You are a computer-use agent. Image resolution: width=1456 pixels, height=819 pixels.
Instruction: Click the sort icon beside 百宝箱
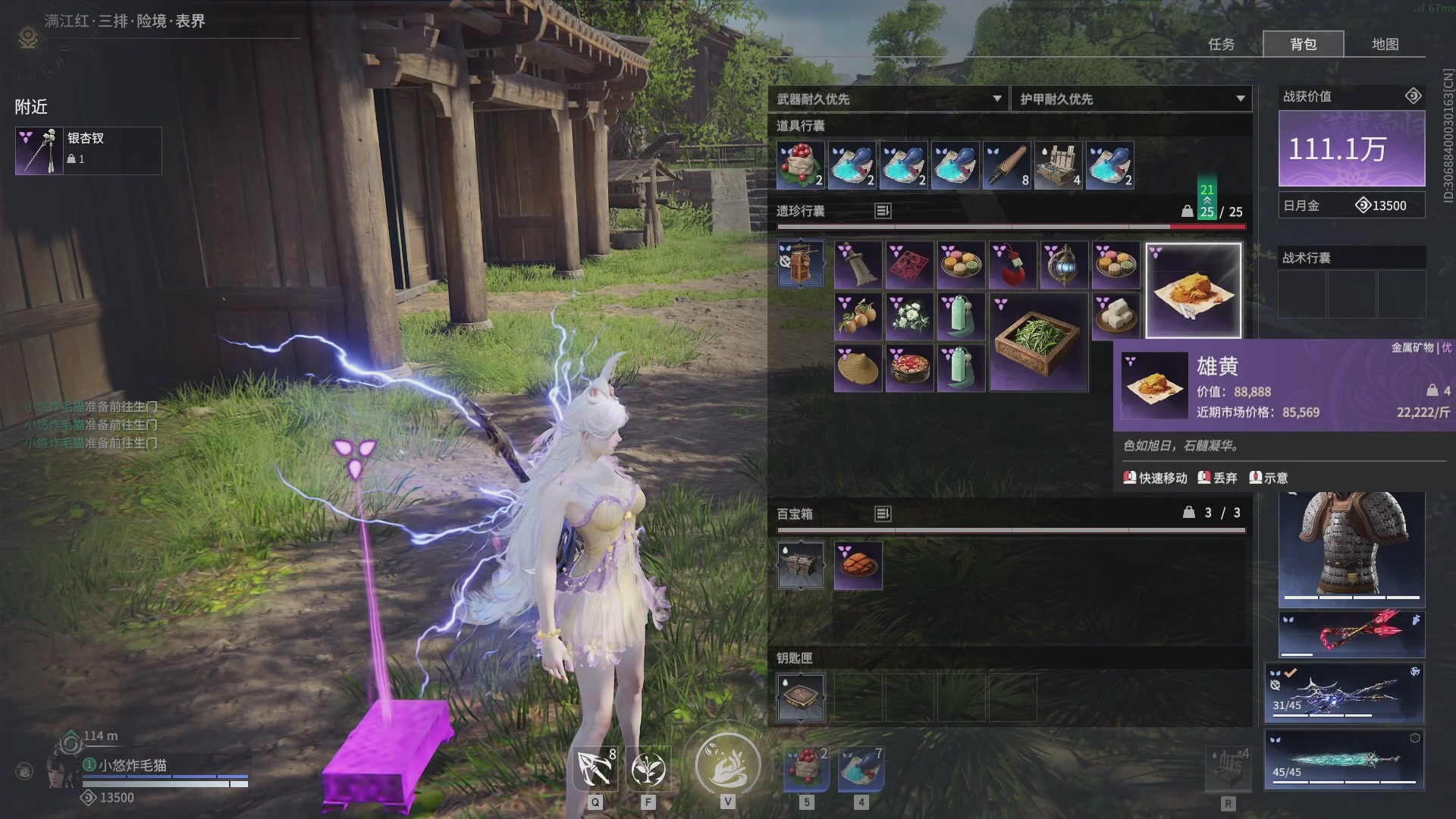(x=883, y=514)
